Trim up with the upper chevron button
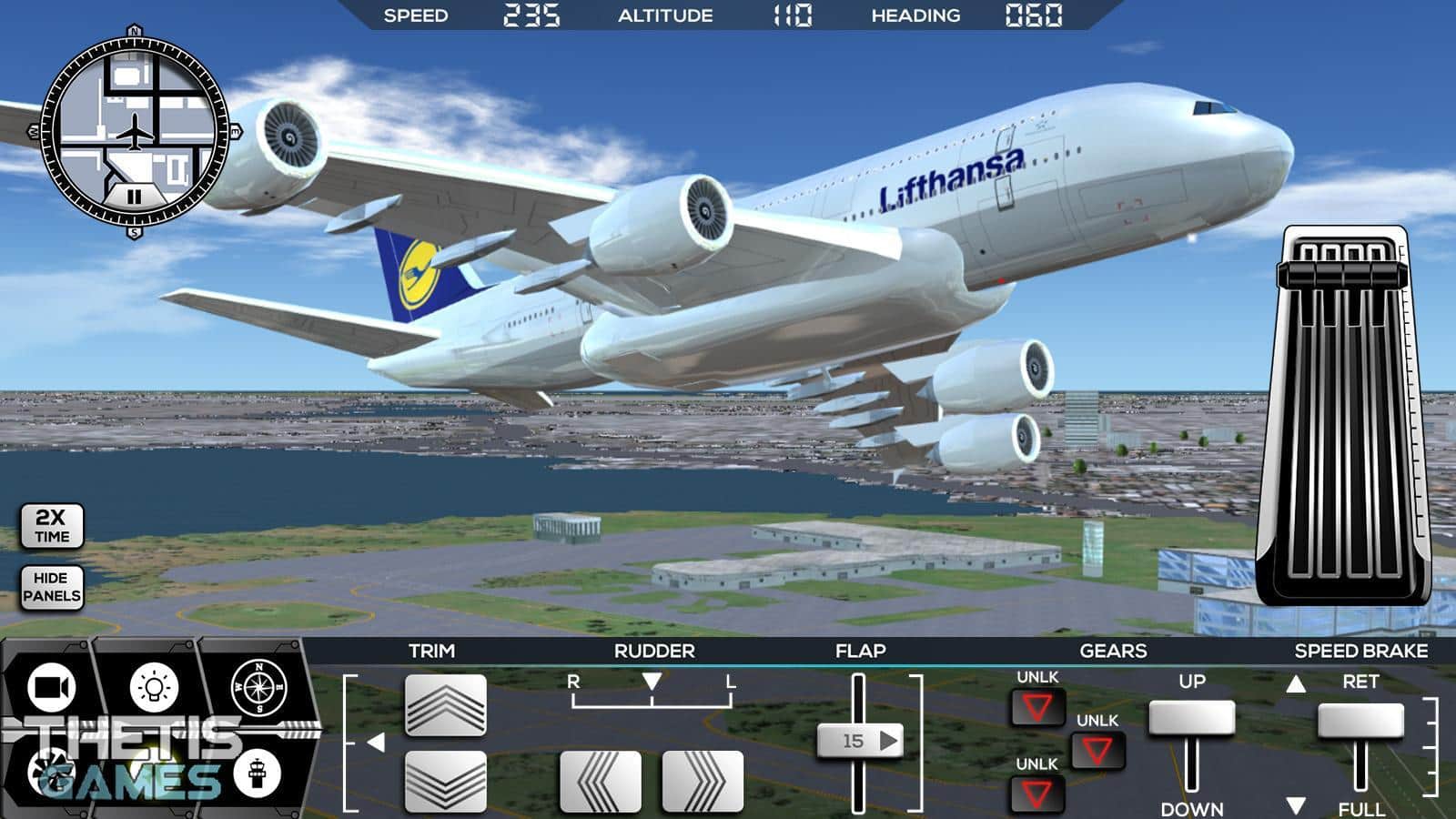Image resolution: width=1456 pixels, height=819 pixels. point(445,705)
